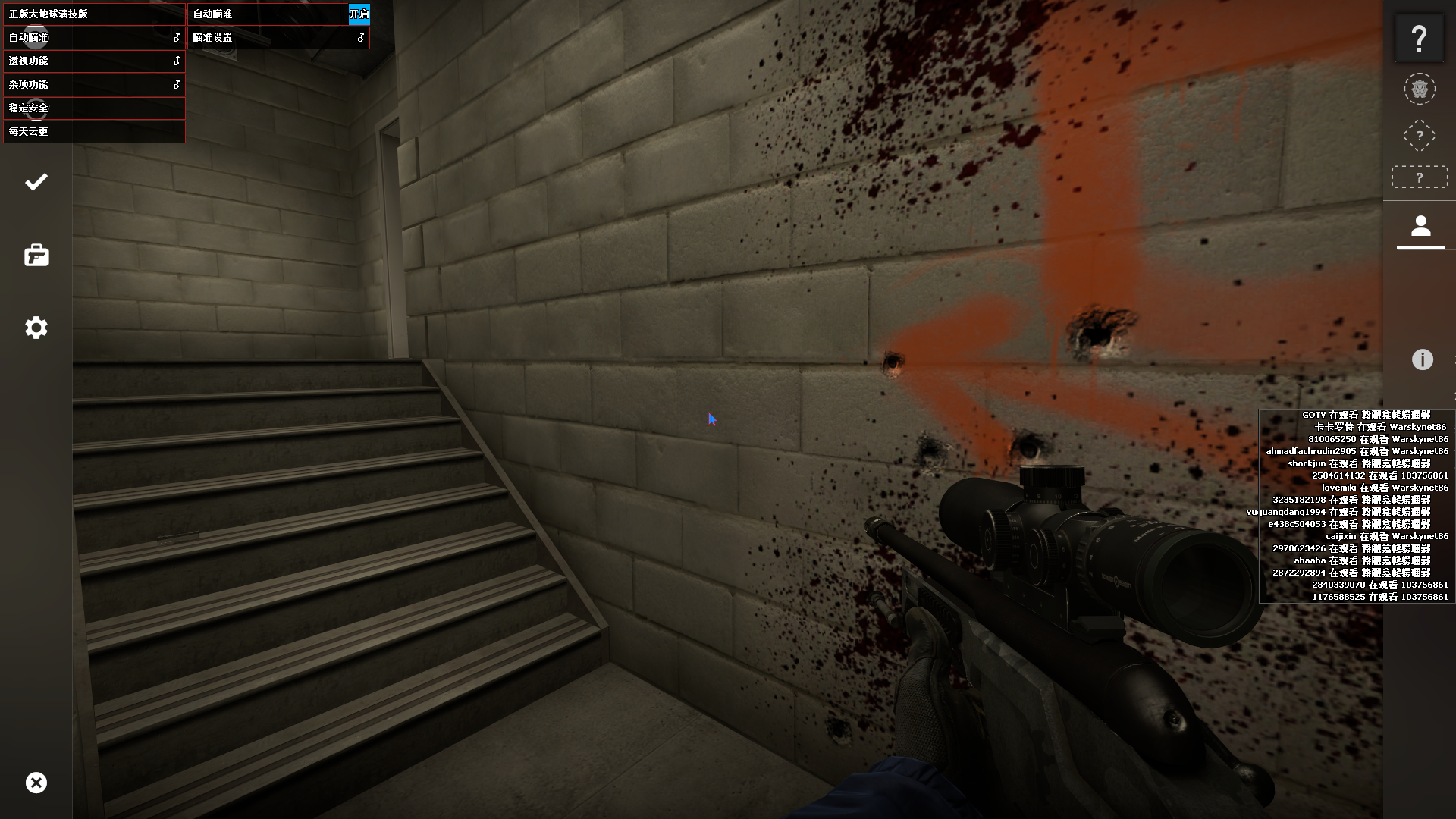
Task: Select the shockjun row in spectator list
Action: pyautogui.click(x=1358, y=463)
